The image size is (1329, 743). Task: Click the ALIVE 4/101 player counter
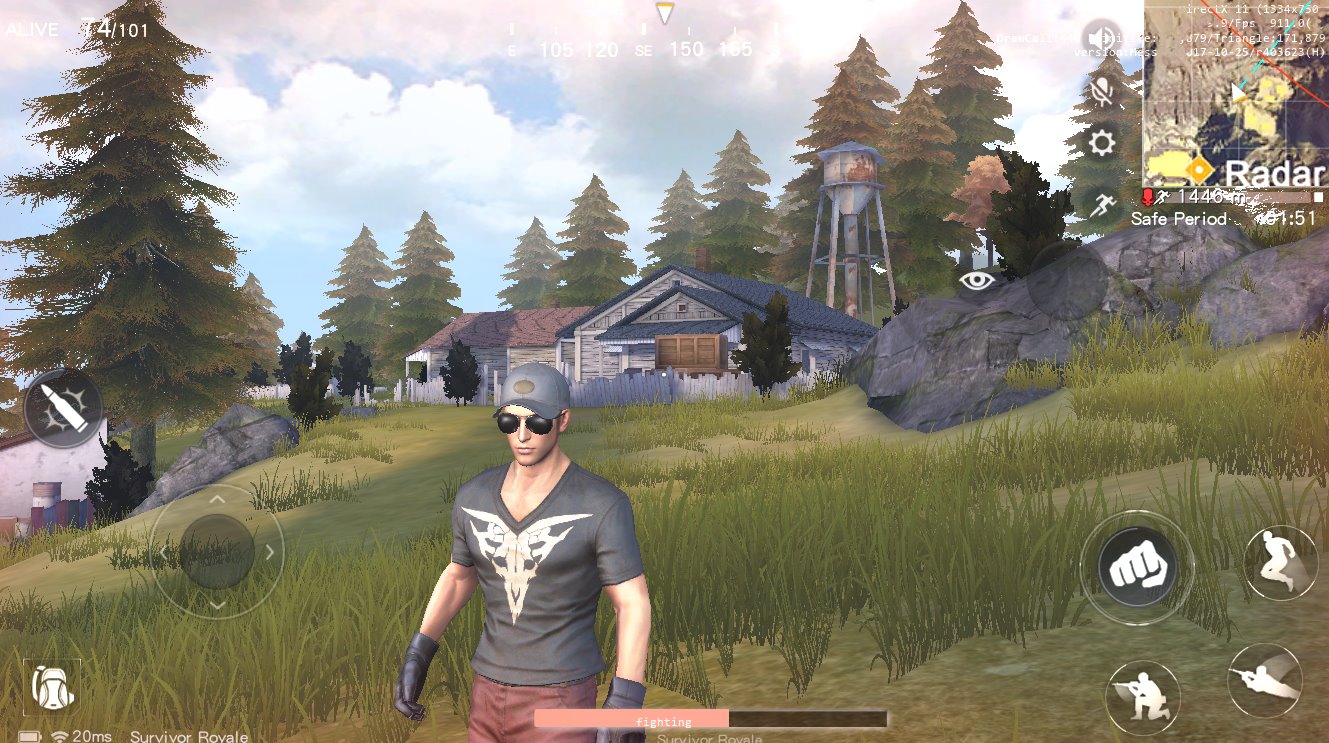click(x=75, y=29)
